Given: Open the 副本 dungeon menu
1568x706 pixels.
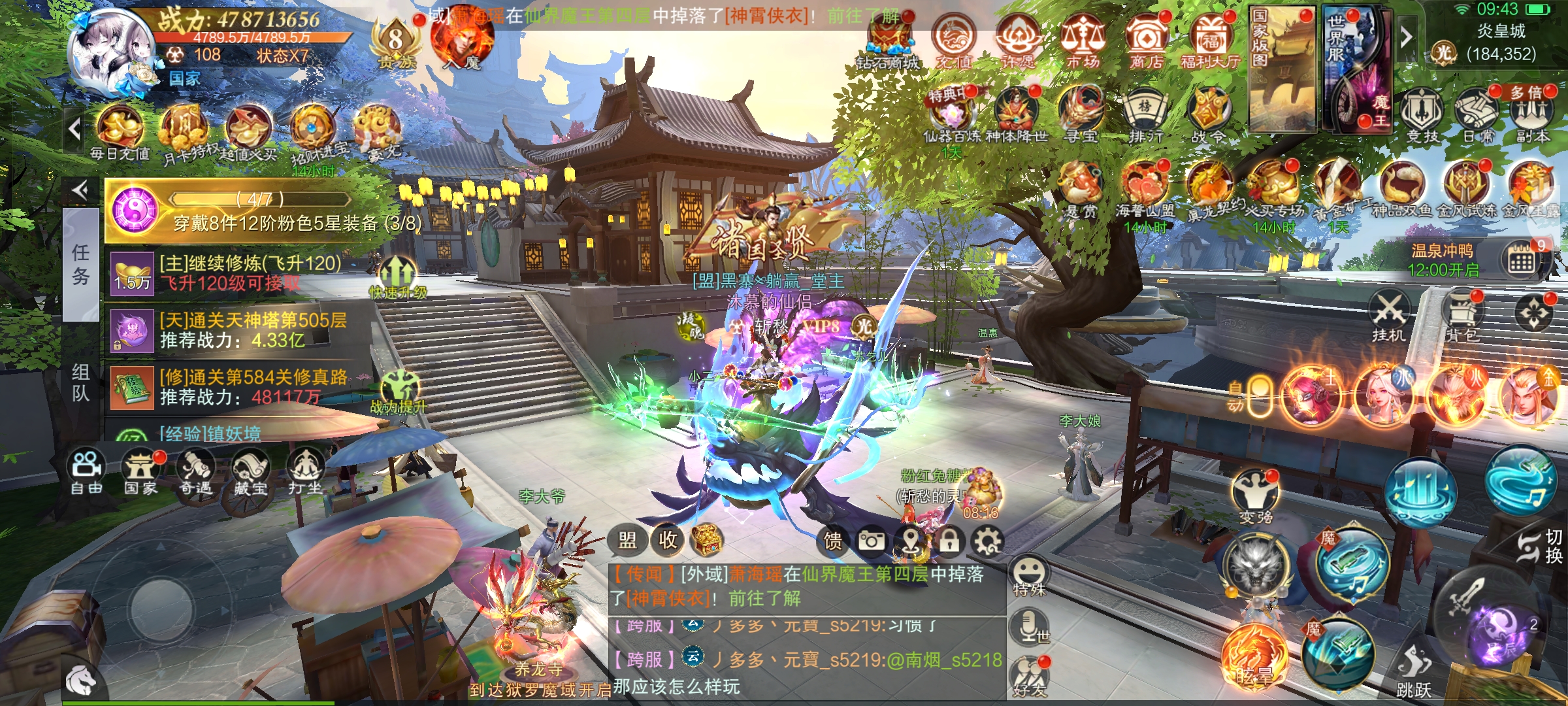Looking at the screenshot, I should point(1532,114).
